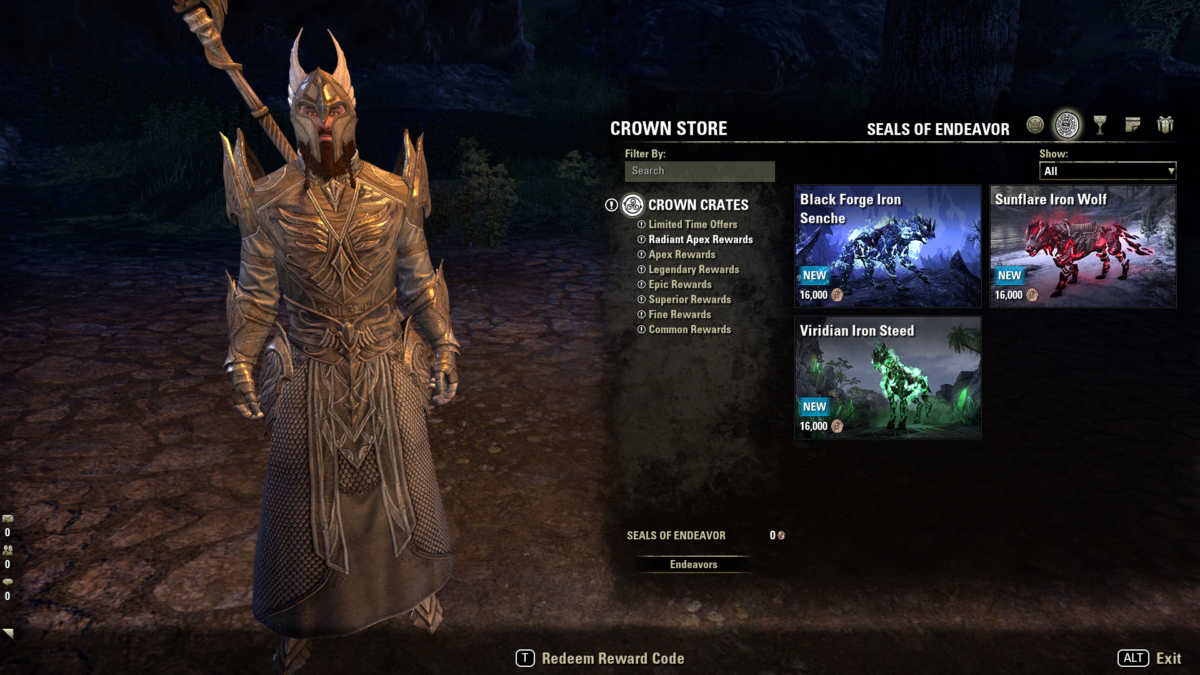
Task: Choose Fine Rewards subcategory
Action: [679, 315]
